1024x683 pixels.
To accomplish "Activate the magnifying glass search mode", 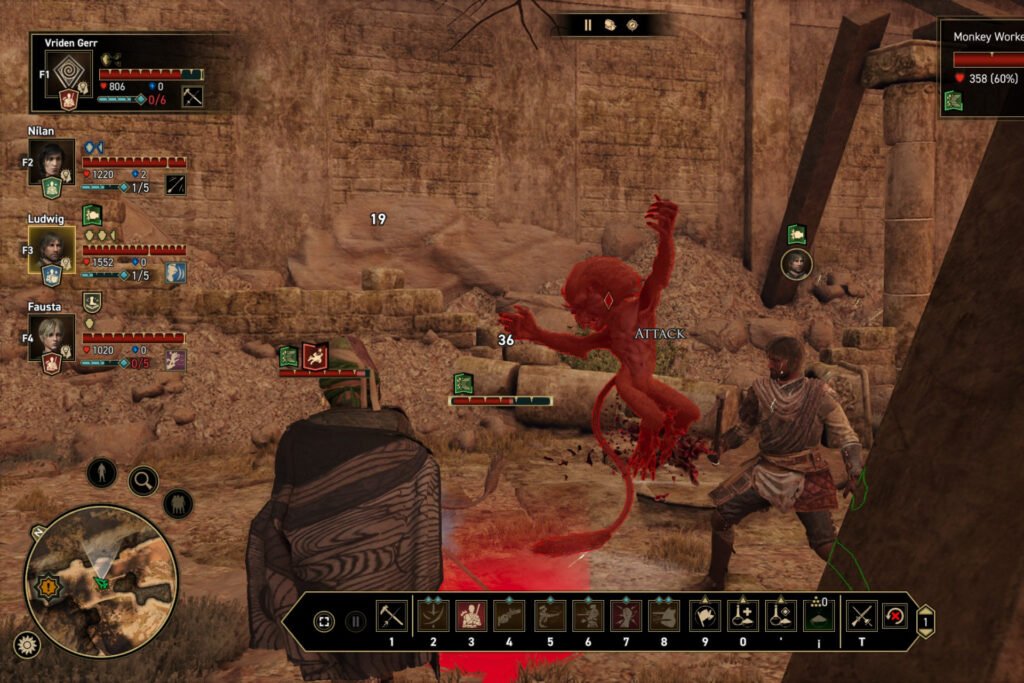I will [143, 481].
